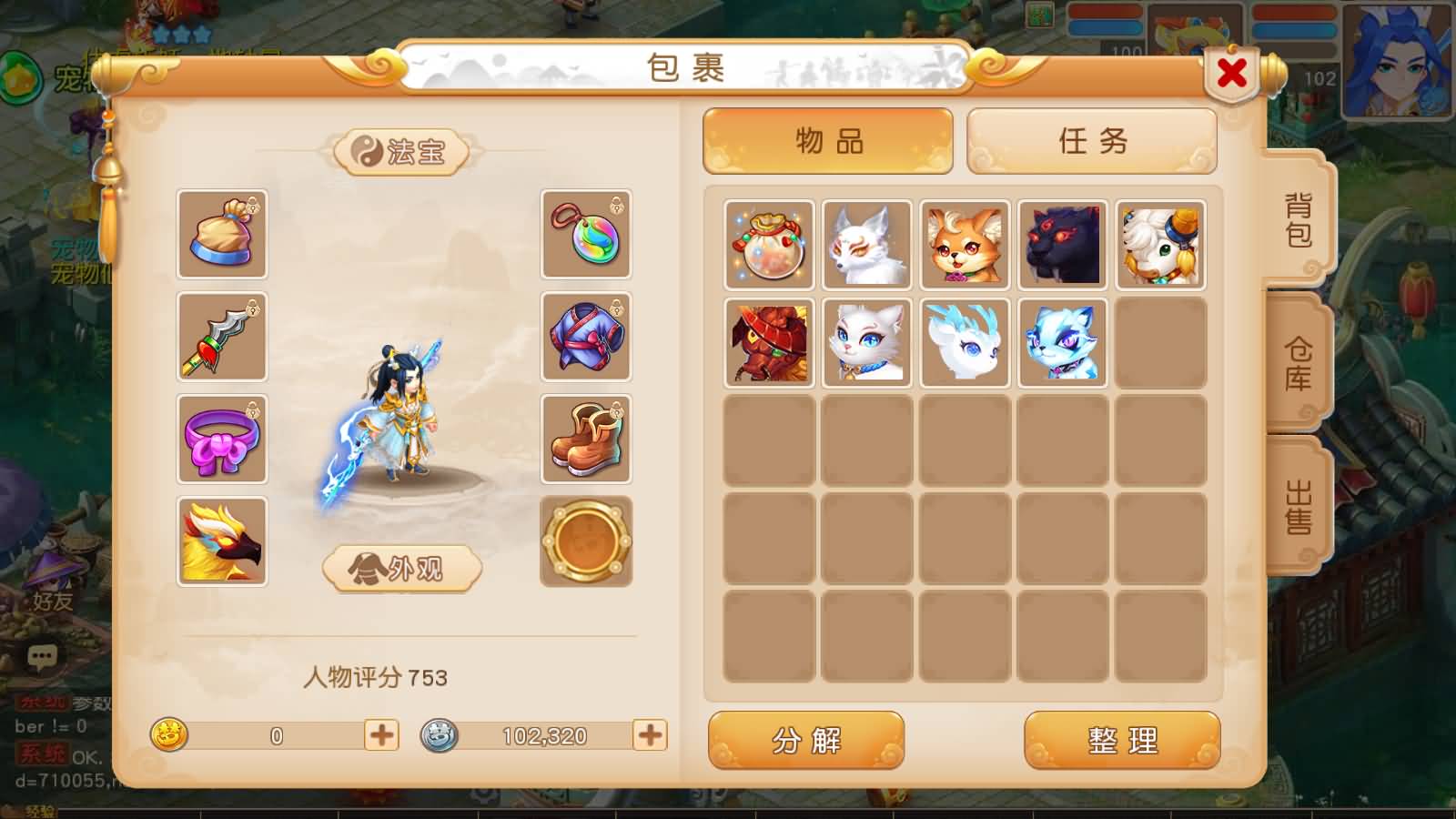The image size is (1456, 819).
Task: Click the rainbow amulet necklace icon
Action: coord(586,237)
